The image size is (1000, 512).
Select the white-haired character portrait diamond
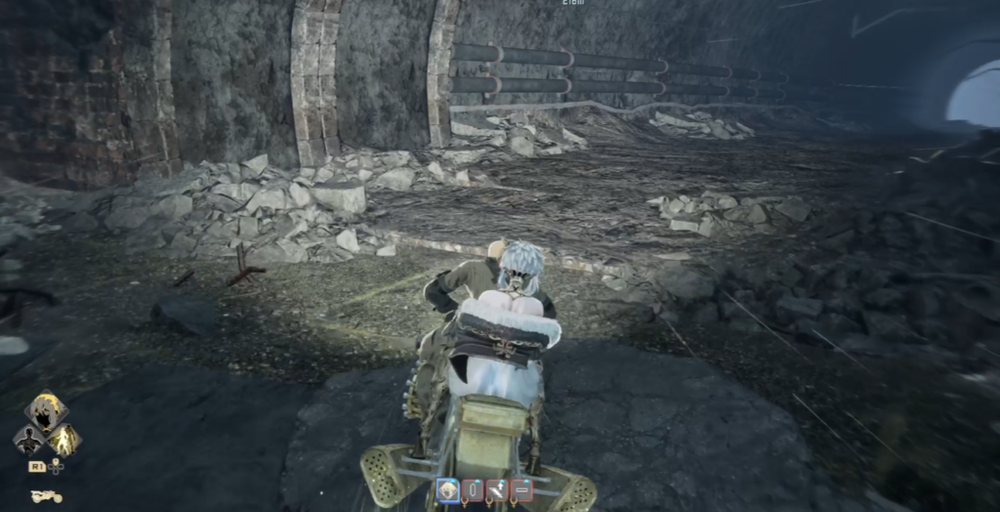coord(46,410)
